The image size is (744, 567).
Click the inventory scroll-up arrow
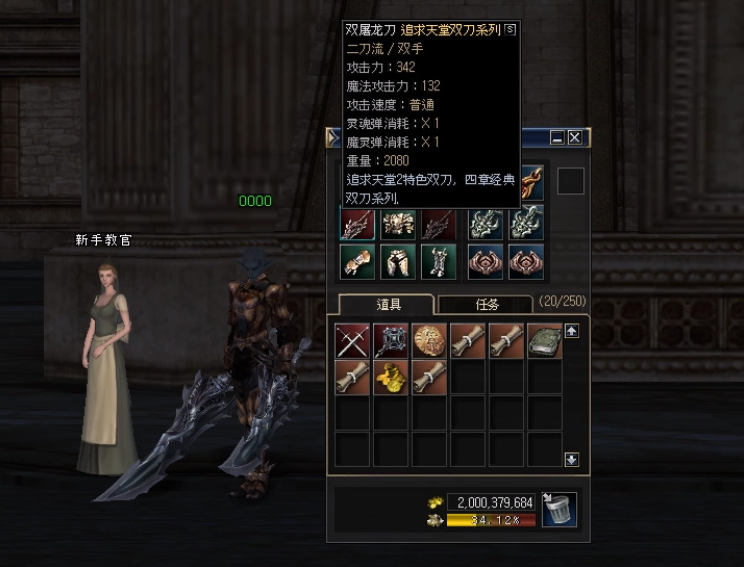[x=572, y=330]
